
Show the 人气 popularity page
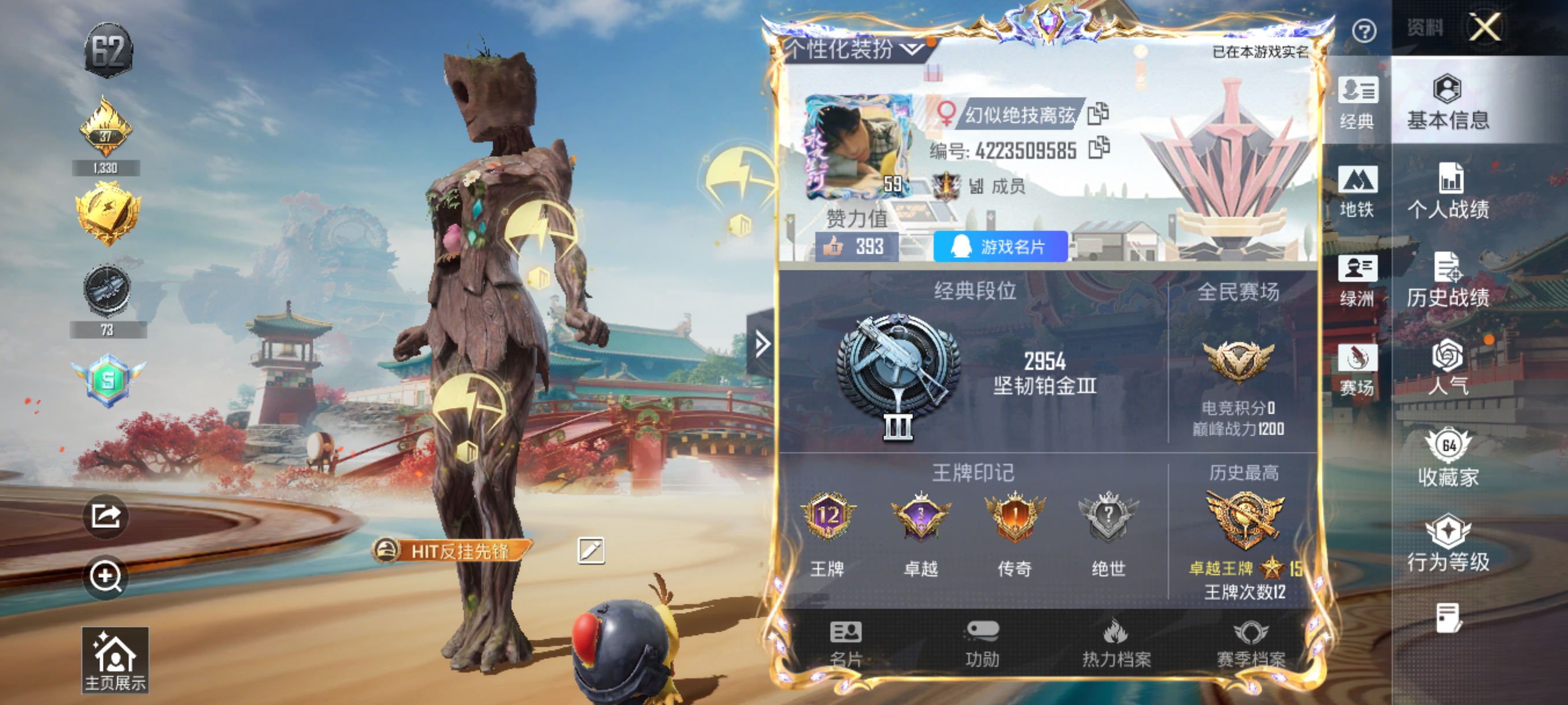pos(1448,368)
